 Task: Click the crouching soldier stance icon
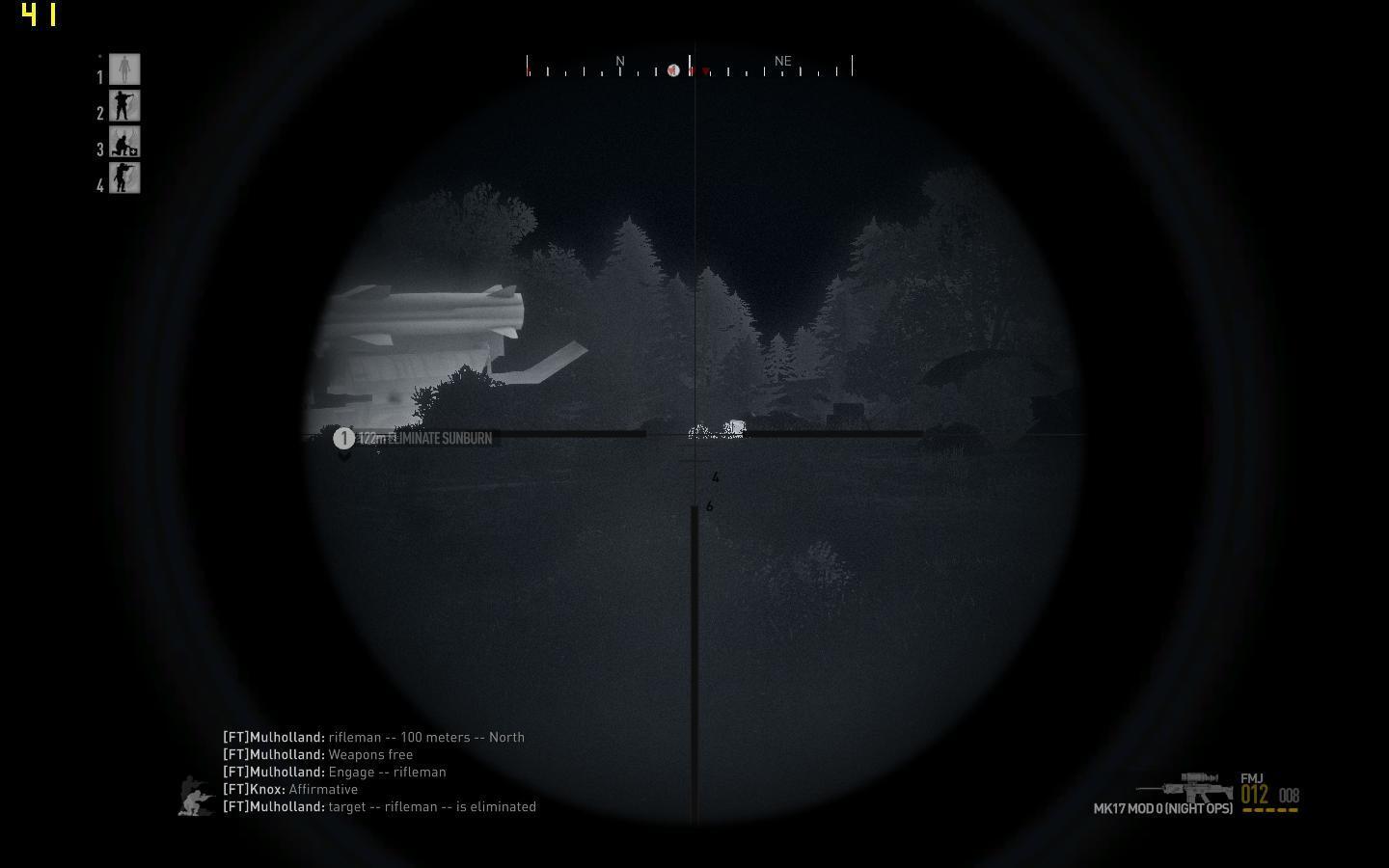197,797
